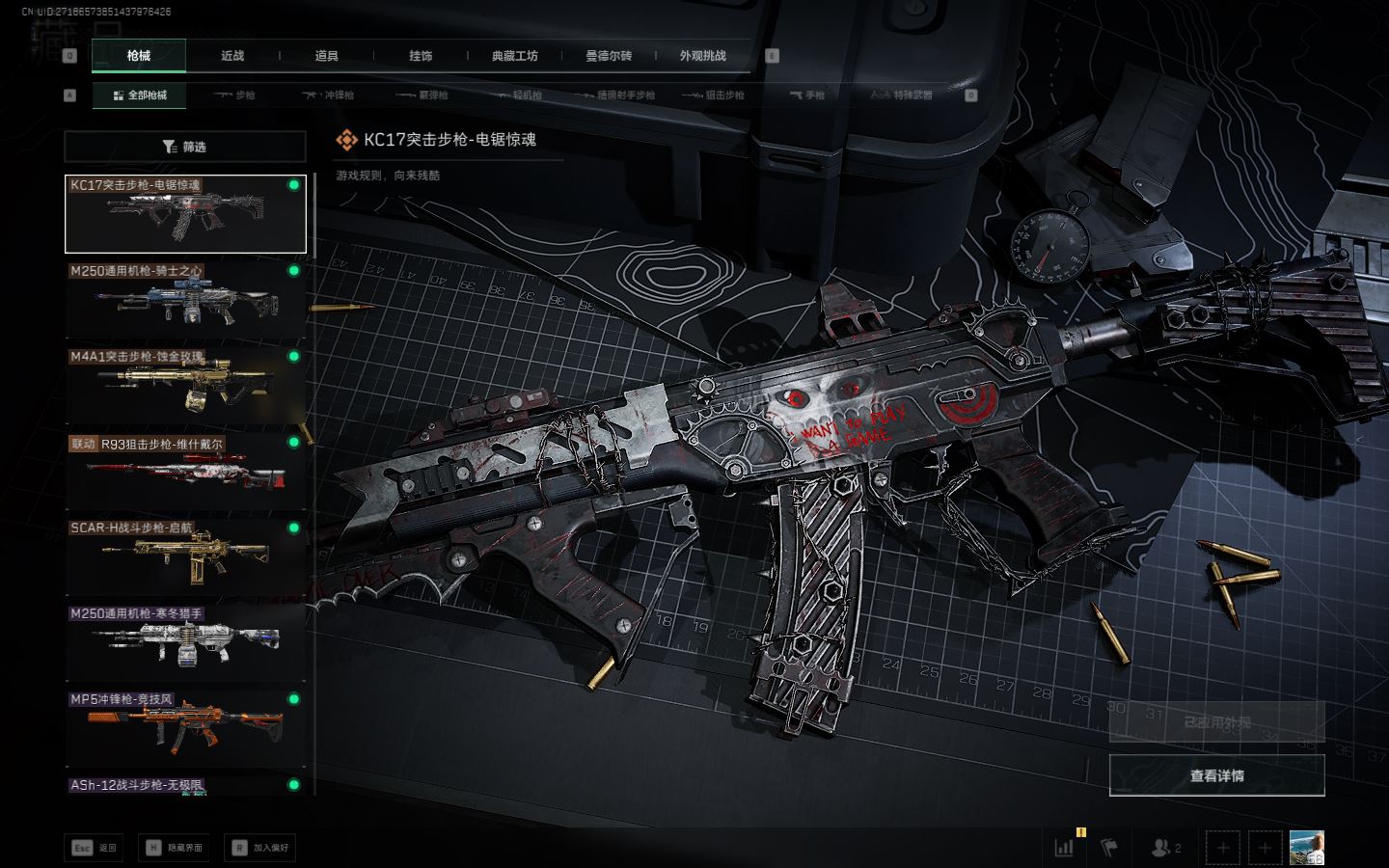The height and width of the screenshot is (868, 1389).
Task: Select the 挂饰 charms tab
Action: (x=421, y=56)
